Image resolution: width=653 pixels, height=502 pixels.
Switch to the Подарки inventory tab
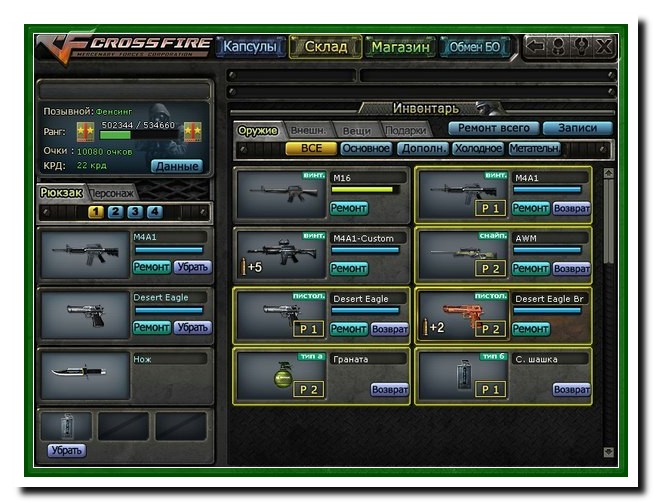pyautogui.click(x=405, y=130)
